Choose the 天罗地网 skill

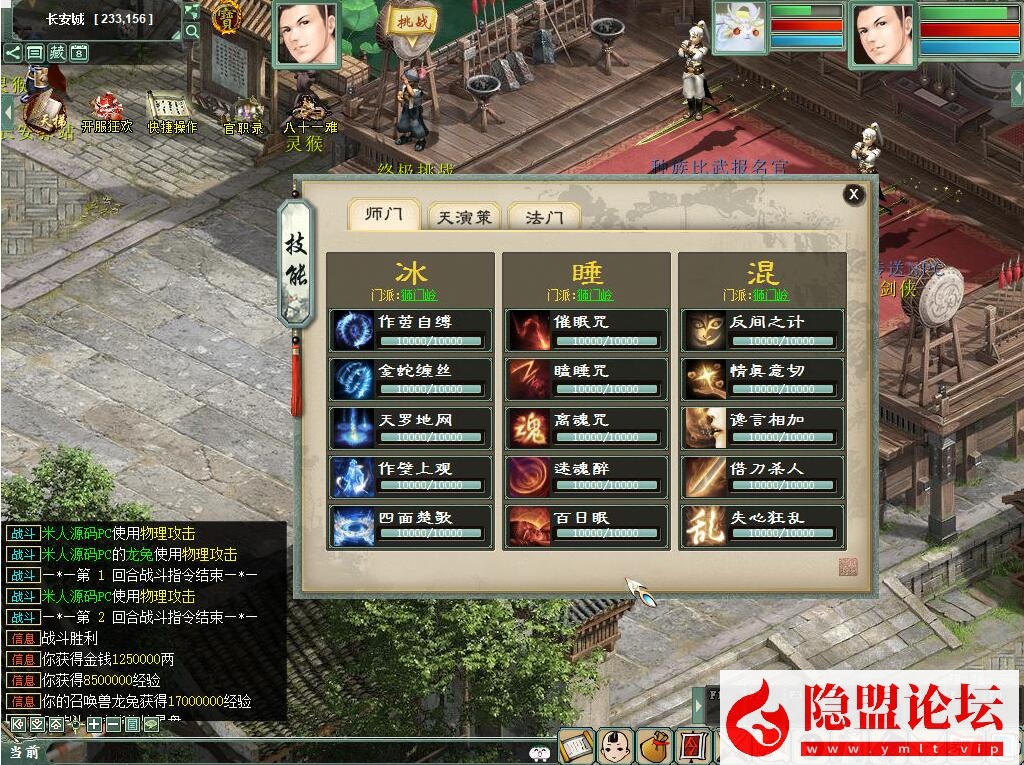pos(411,427)
